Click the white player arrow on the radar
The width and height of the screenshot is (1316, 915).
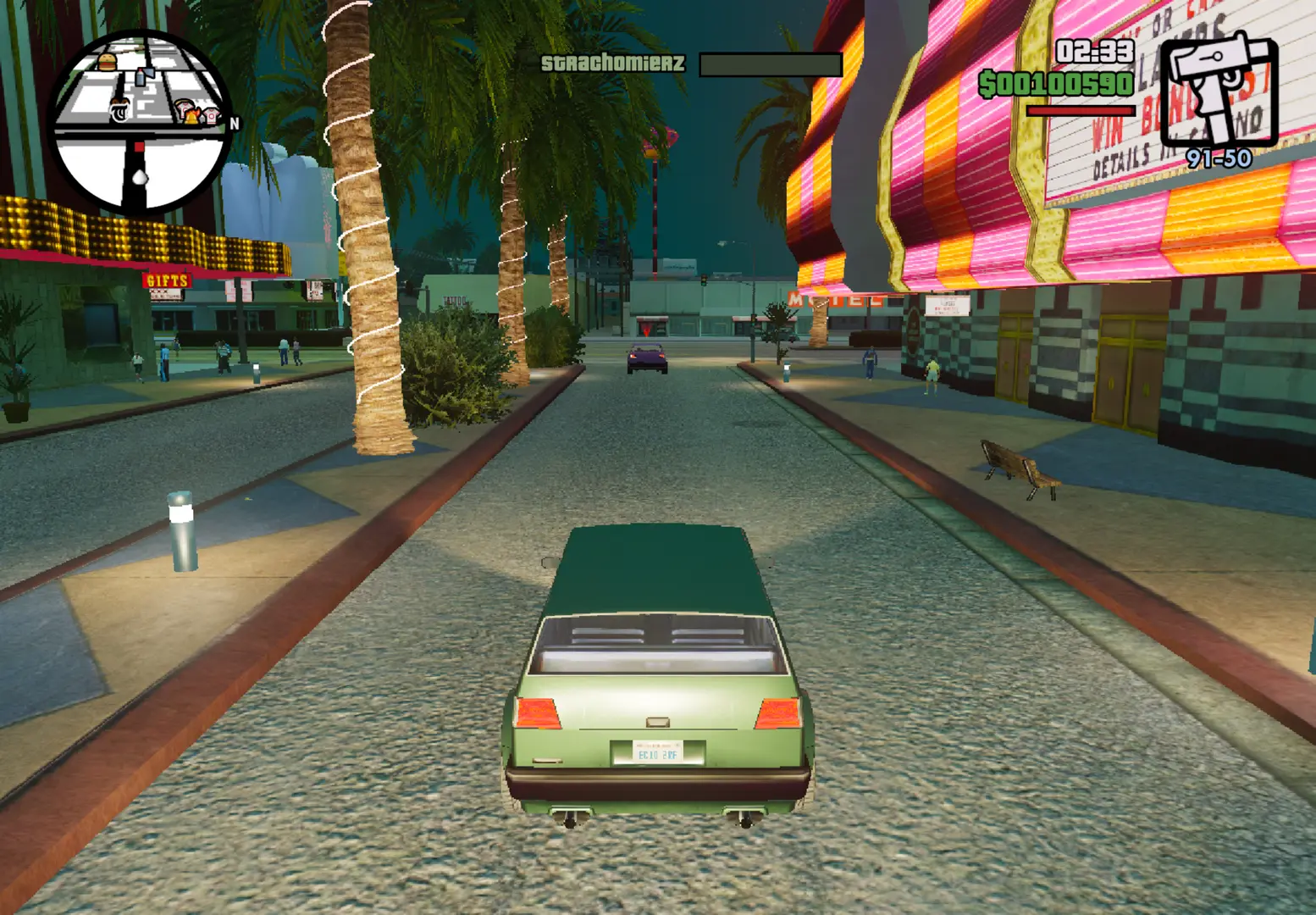tap(140, 176)
